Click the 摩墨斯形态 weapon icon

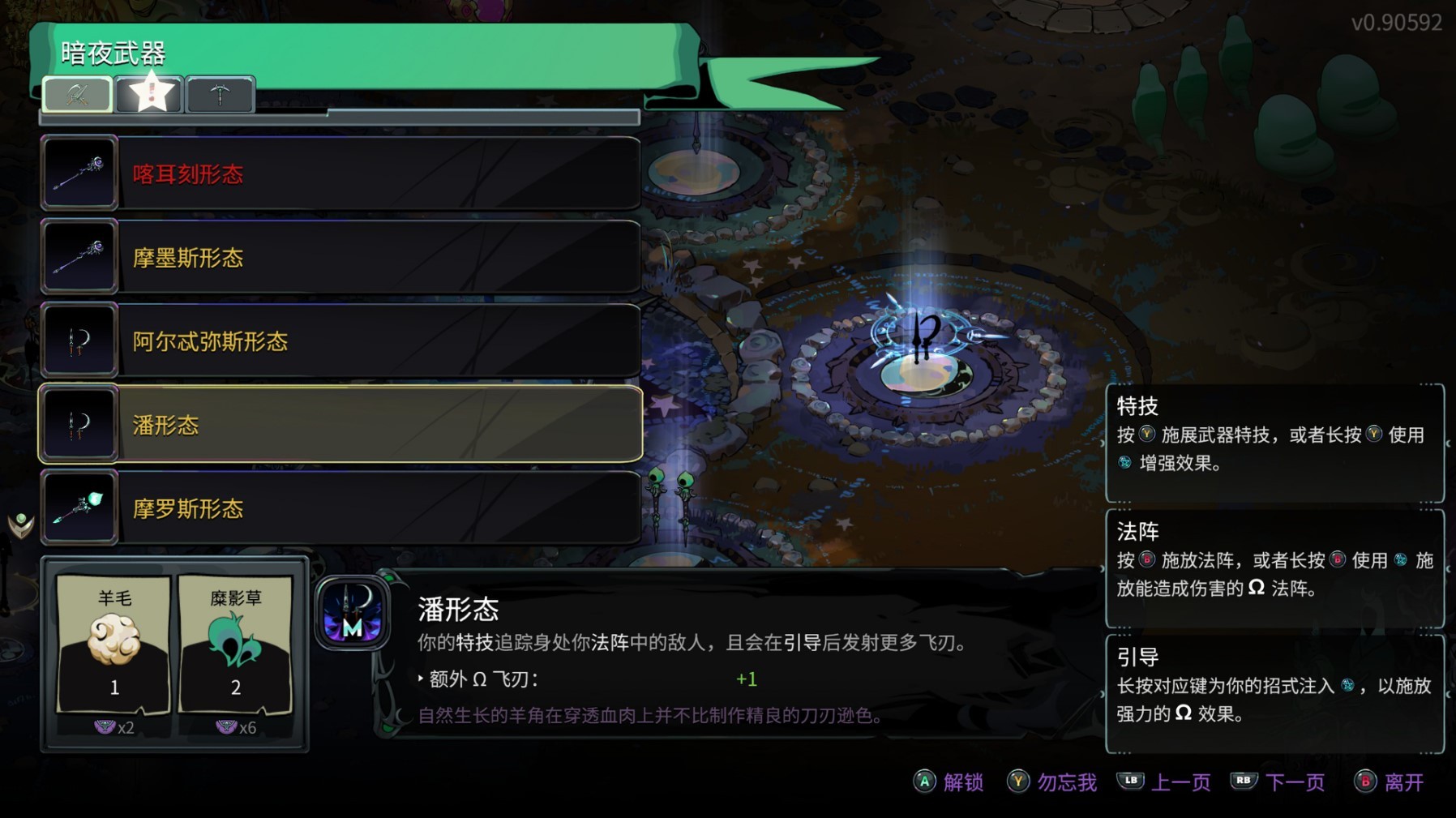tap(79, 256)
